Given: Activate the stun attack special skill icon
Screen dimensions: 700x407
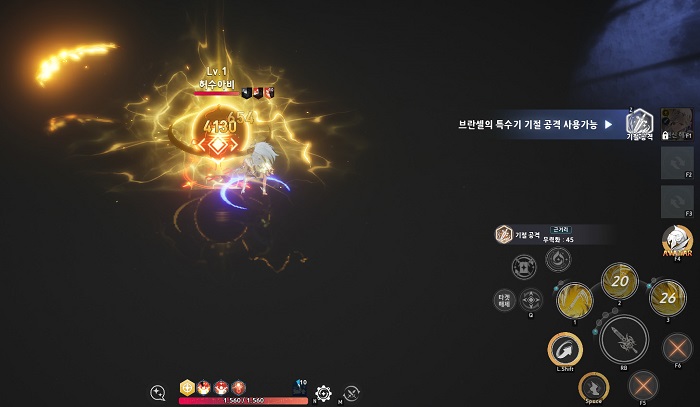Looking at the screenshot, I should click(x=639, y=123).
